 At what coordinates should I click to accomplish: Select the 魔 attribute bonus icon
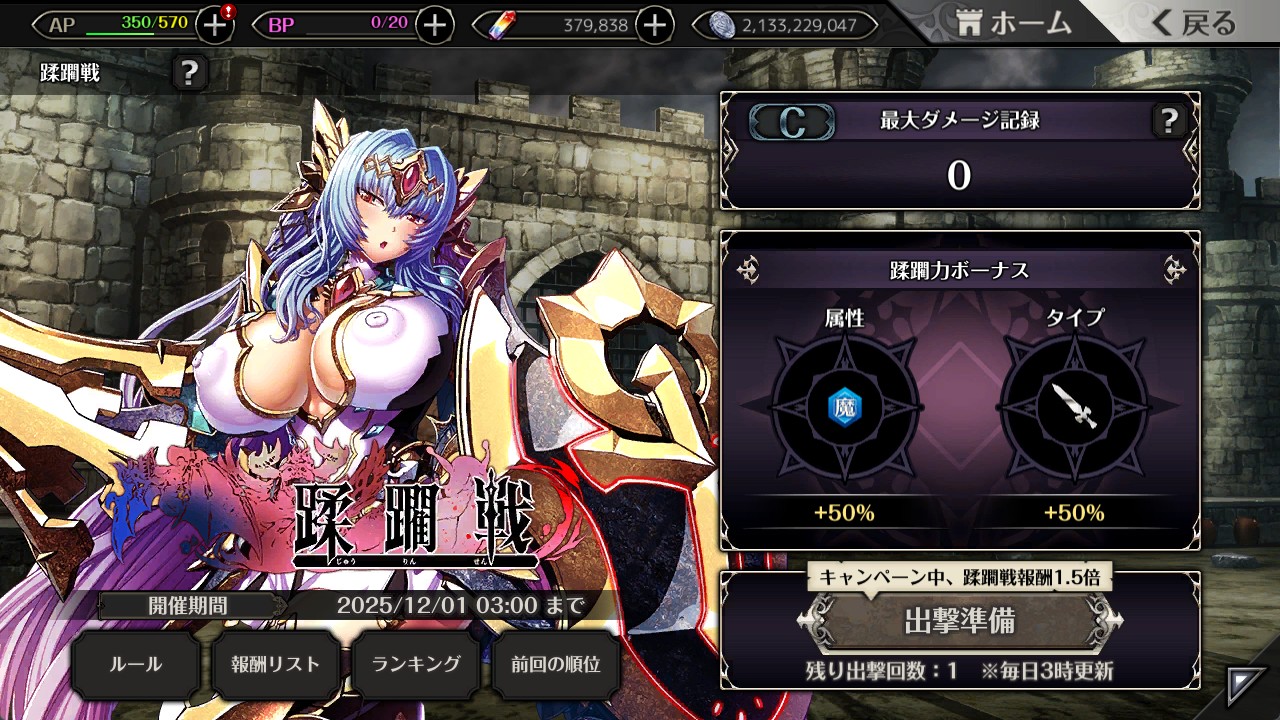[844, 405]
